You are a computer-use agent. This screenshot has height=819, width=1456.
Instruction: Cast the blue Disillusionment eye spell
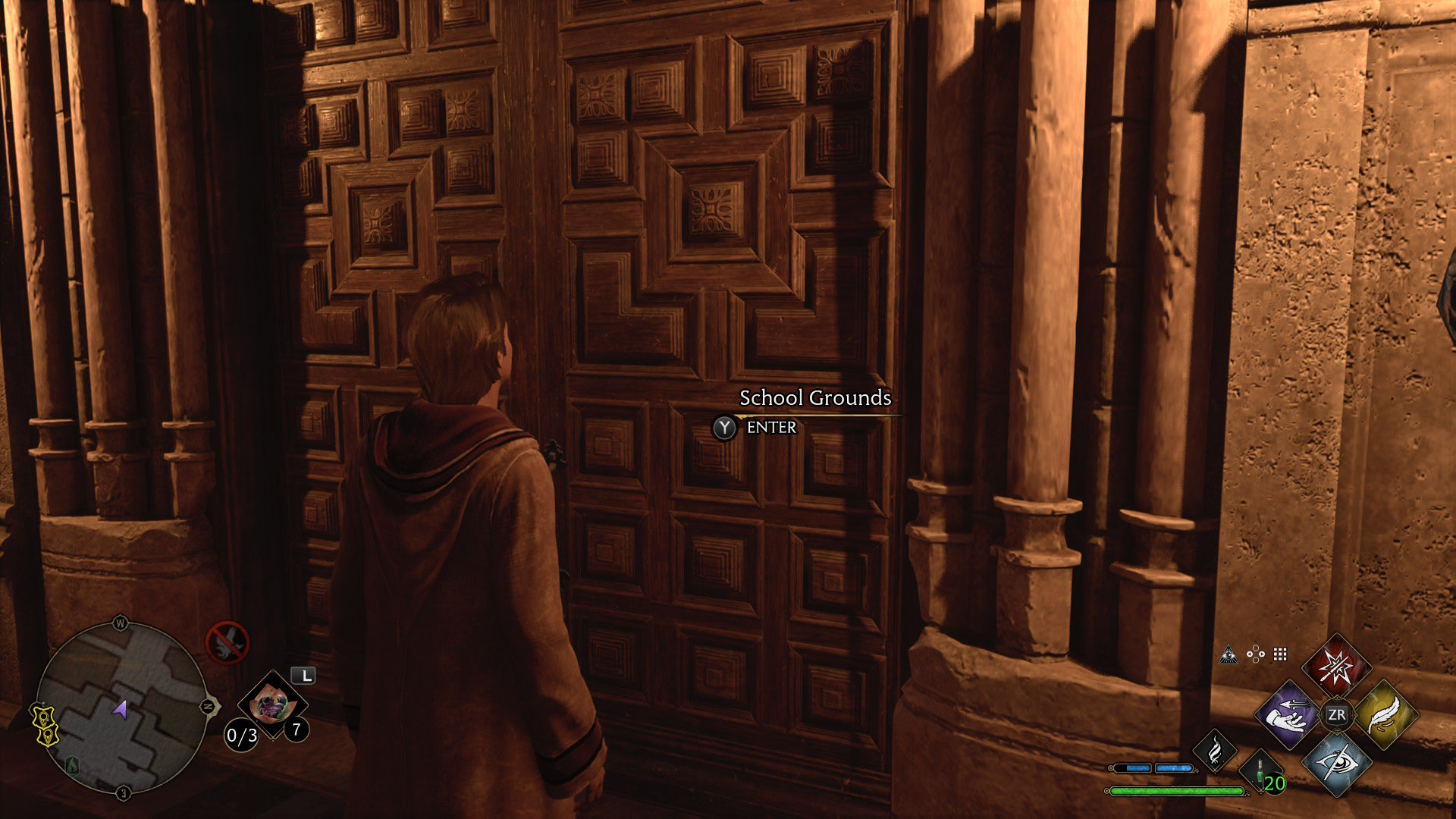coord(1336,762)
